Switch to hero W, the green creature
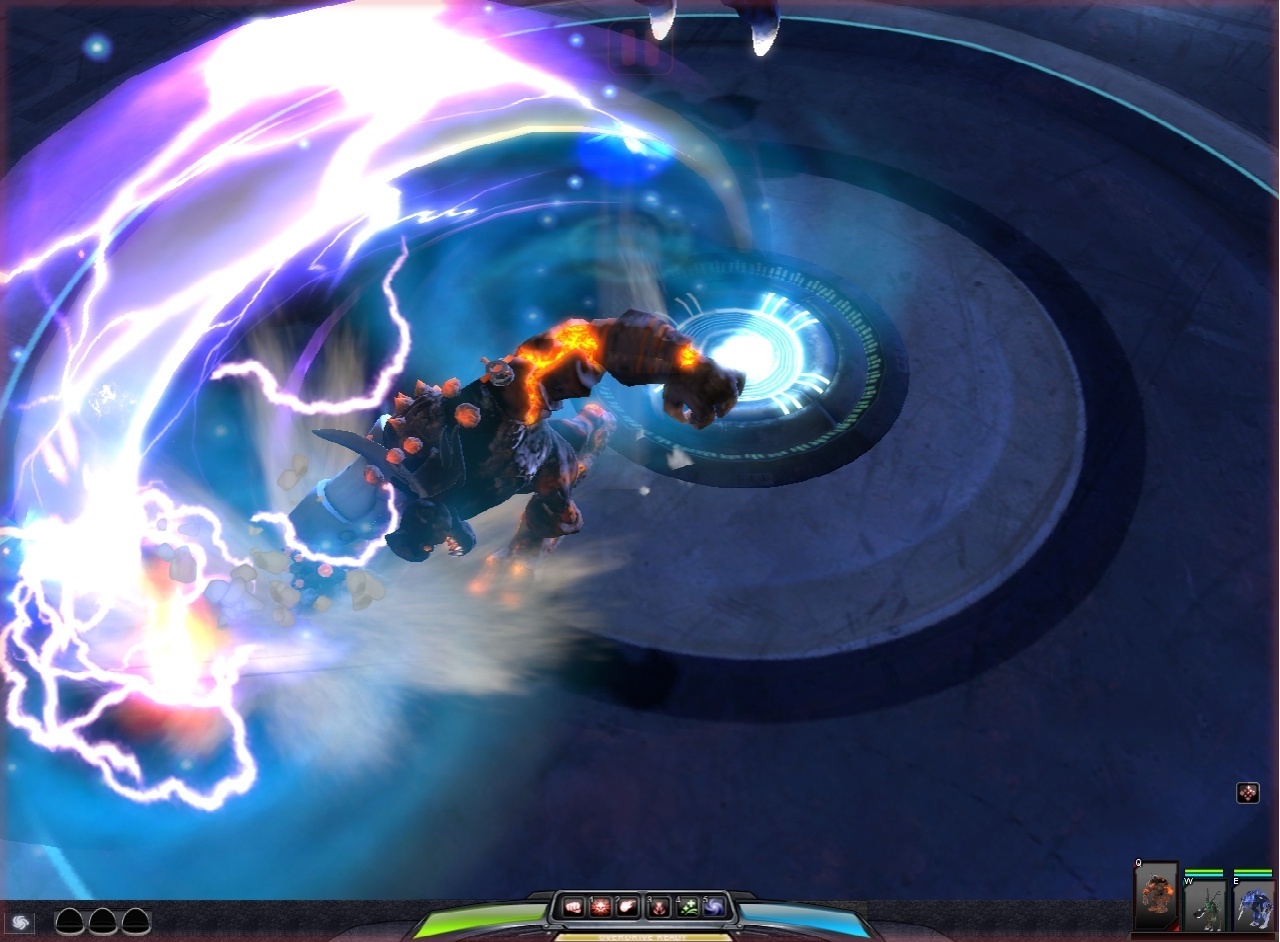Image resolution: width=1280 pixels, height=942 pixels. pyautogui.click(x=1206, y=906)
